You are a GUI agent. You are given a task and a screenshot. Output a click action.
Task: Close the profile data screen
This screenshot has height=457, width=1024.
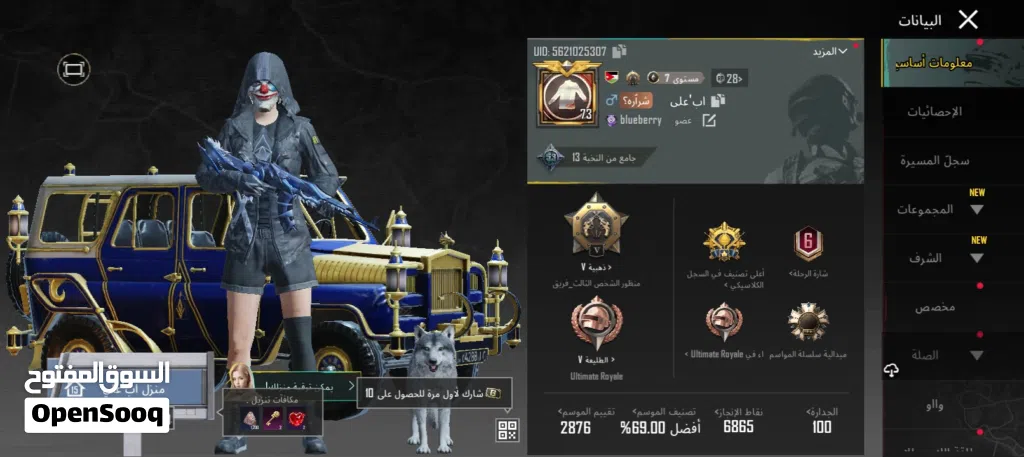click(x=968, y=19)
